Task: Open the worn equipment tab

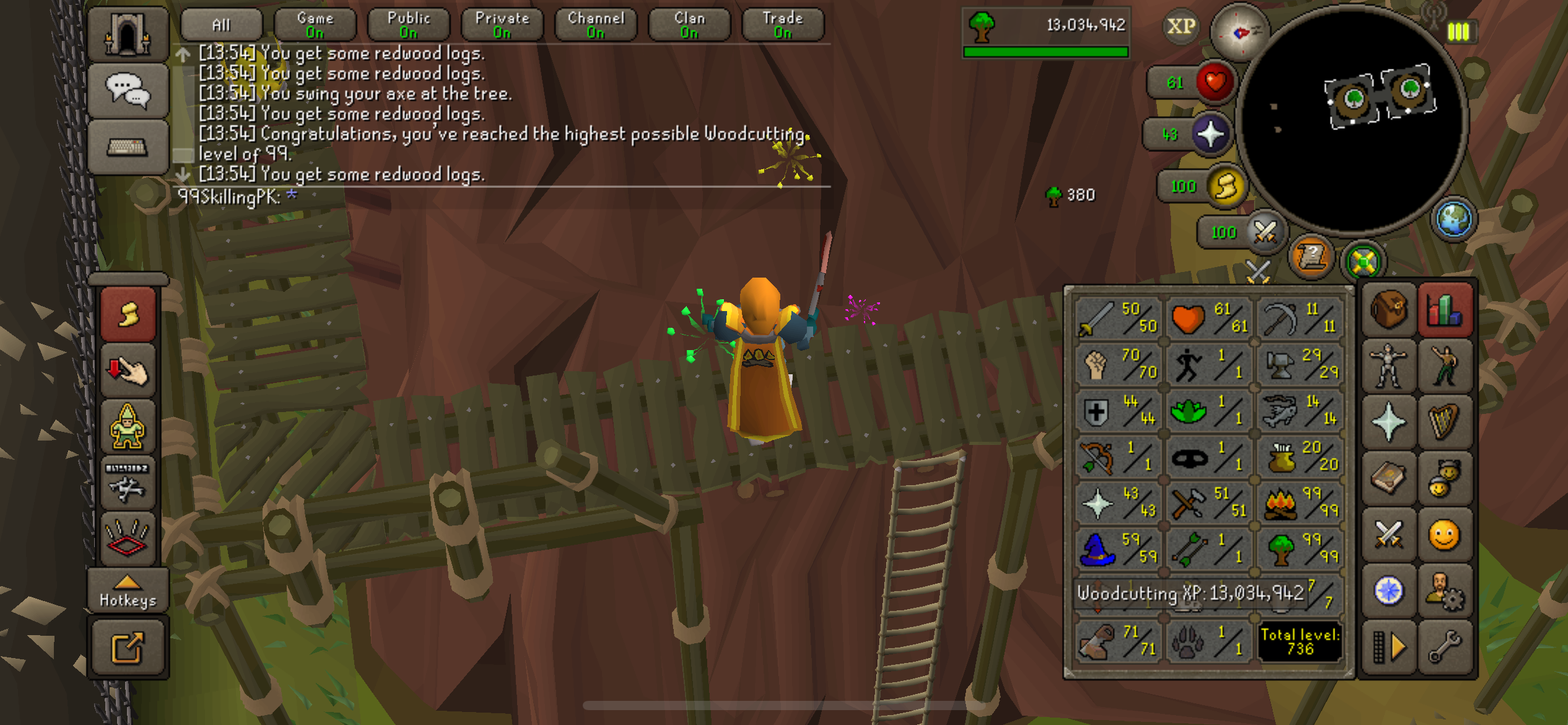Action: tap(1388, 366)
